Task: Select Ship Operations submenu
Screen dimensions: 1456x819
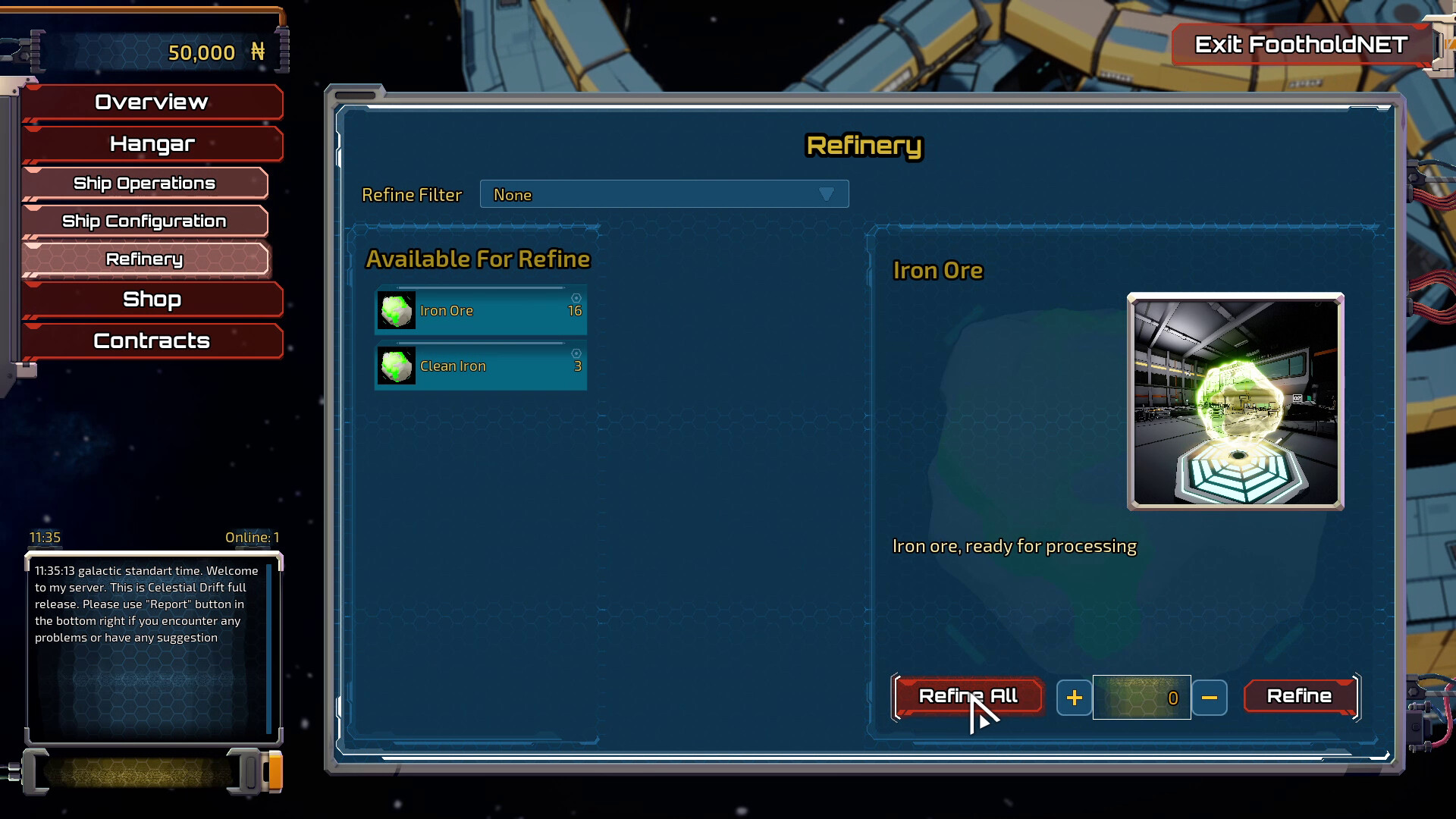Action: pyautogui.click(x=144, y=184)
